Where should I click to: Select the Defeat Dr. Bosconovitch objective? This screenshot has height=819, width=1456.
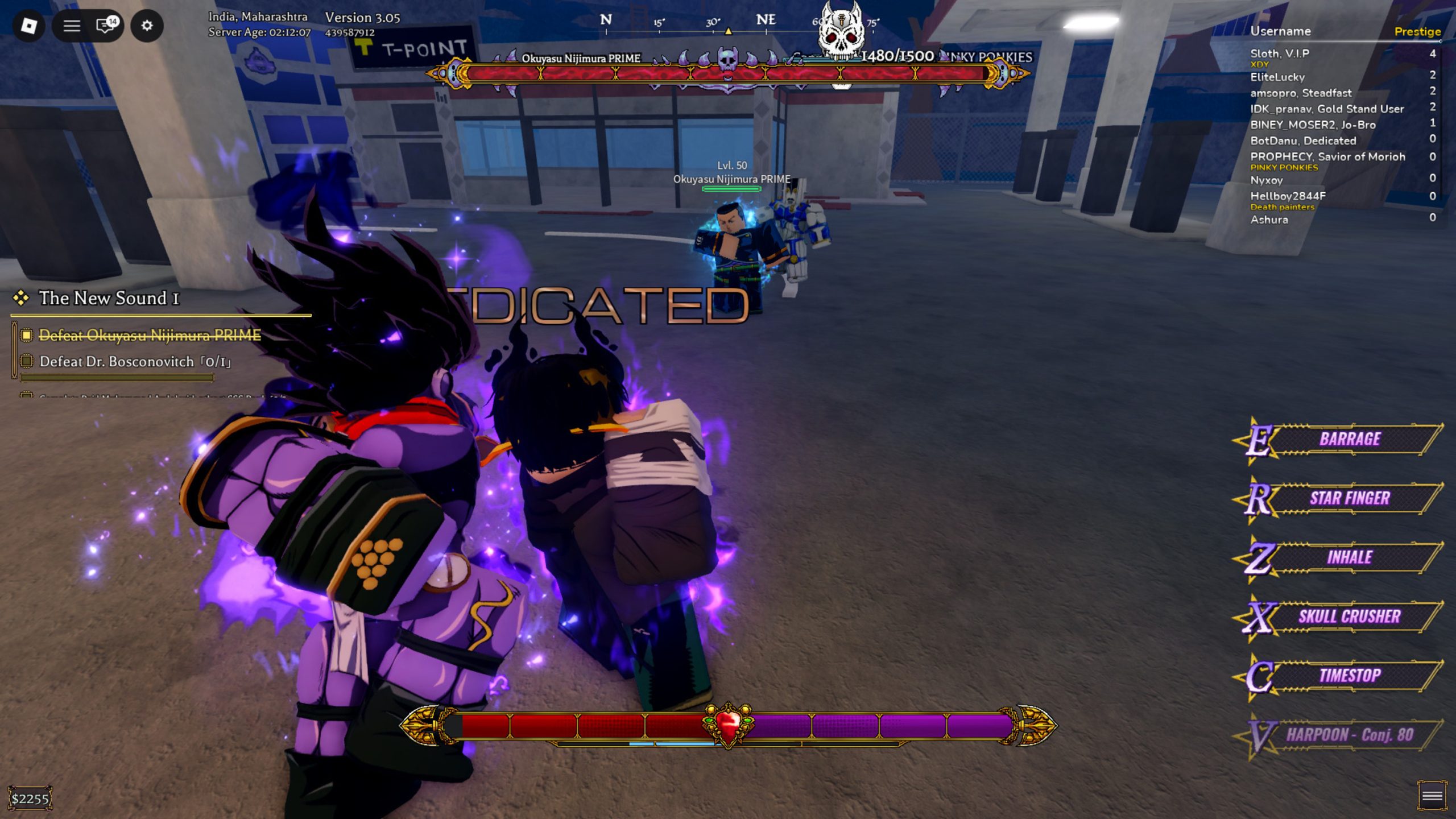pos(135,362)
